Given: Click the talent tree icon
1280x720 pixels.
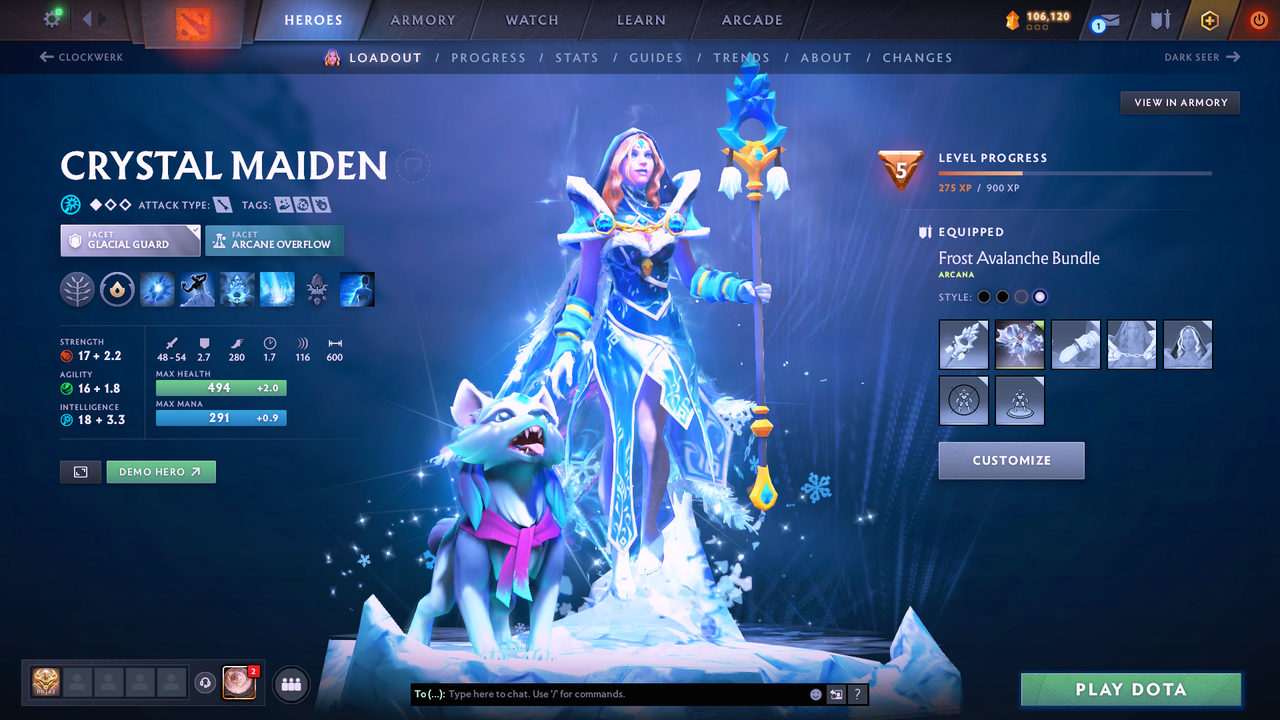Looking at the screenshot, I should click(77, 289).
